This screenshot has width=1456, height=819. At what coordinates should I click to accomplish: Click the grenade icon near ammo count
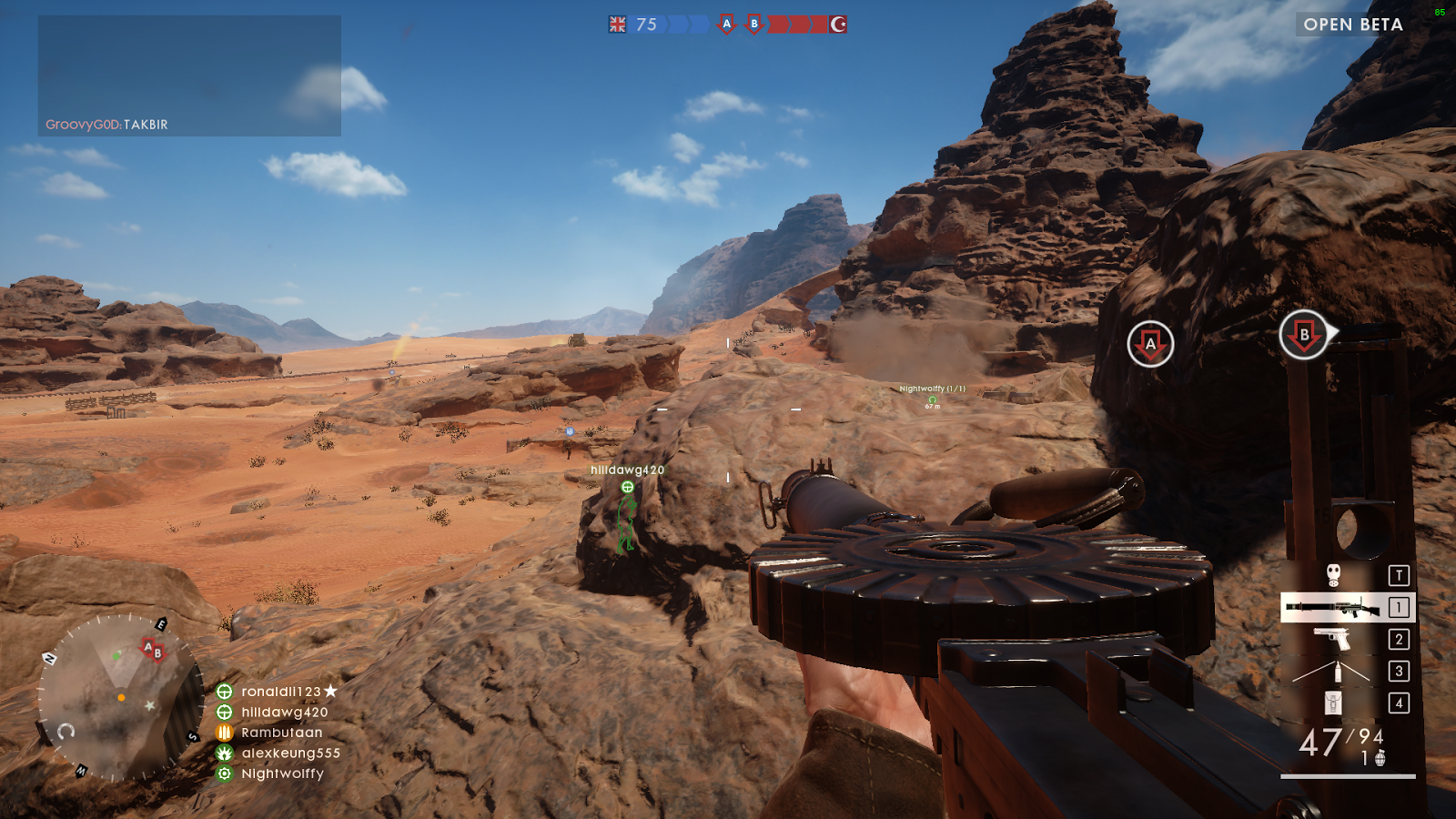[x=1380, y=758]
